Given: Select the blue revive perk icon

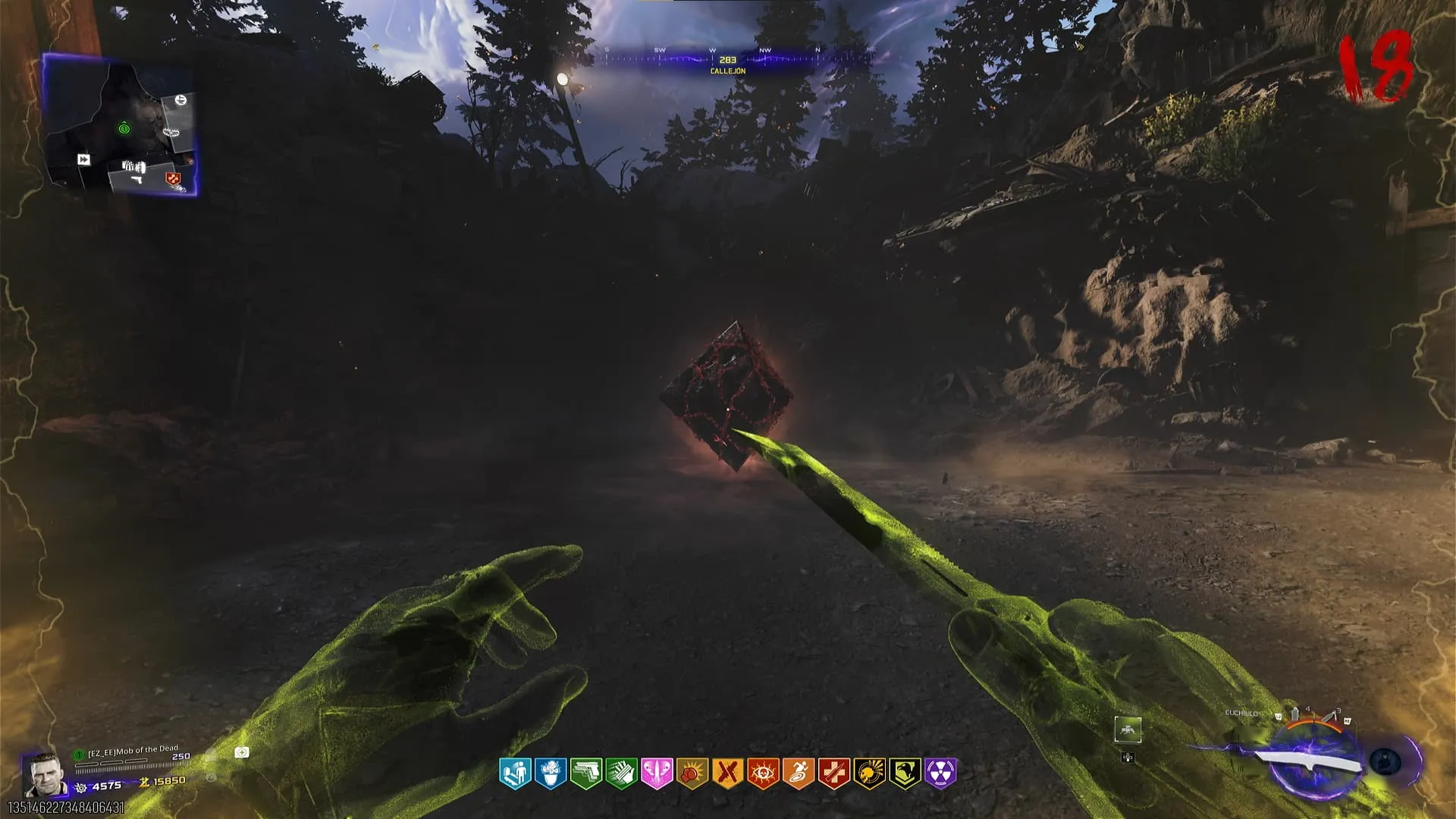Looking at the screenshot, I should pyautogui.click(x=515, y=773).
